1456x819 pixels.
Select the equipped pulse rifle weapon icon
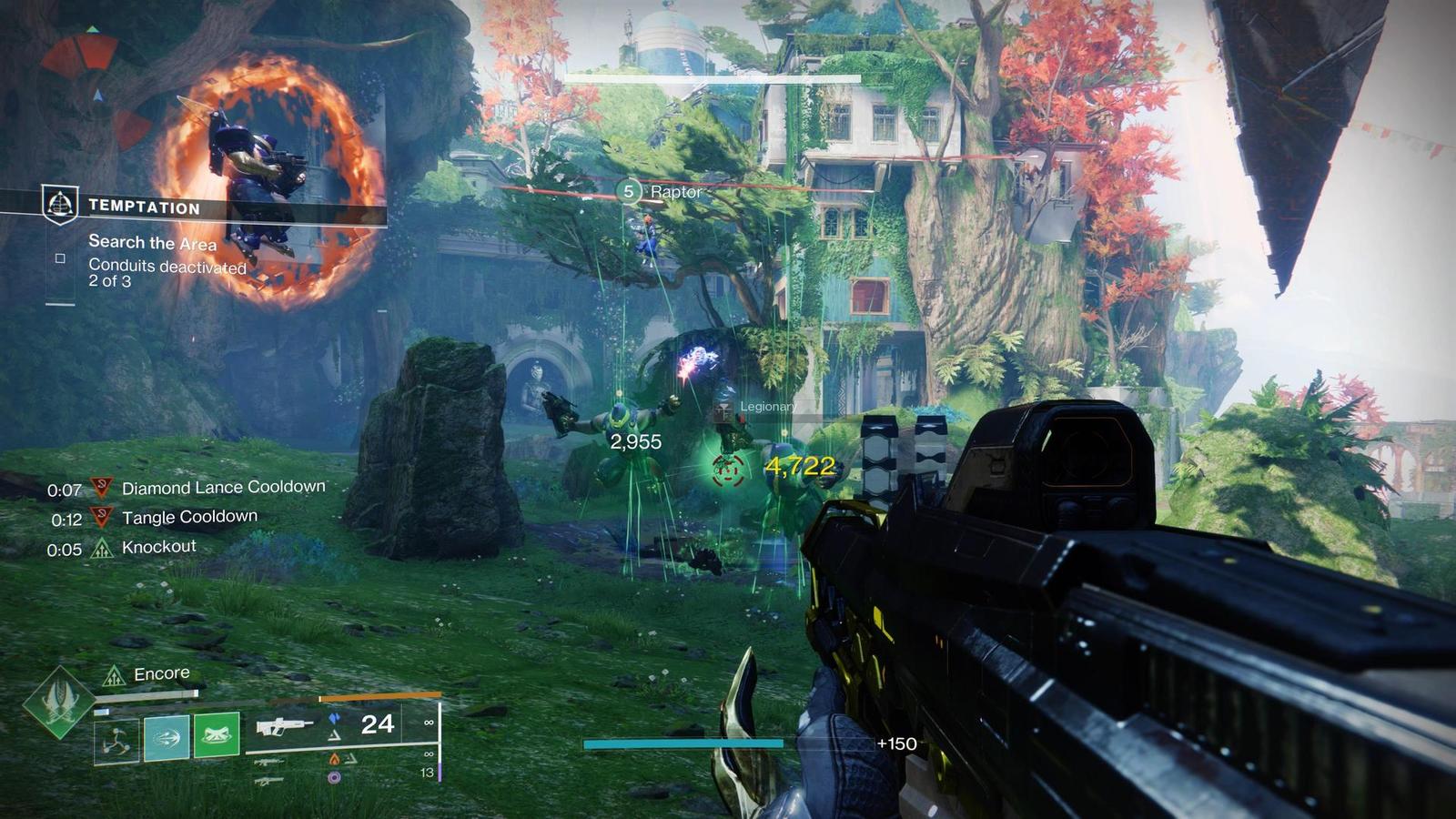point(282,726)
